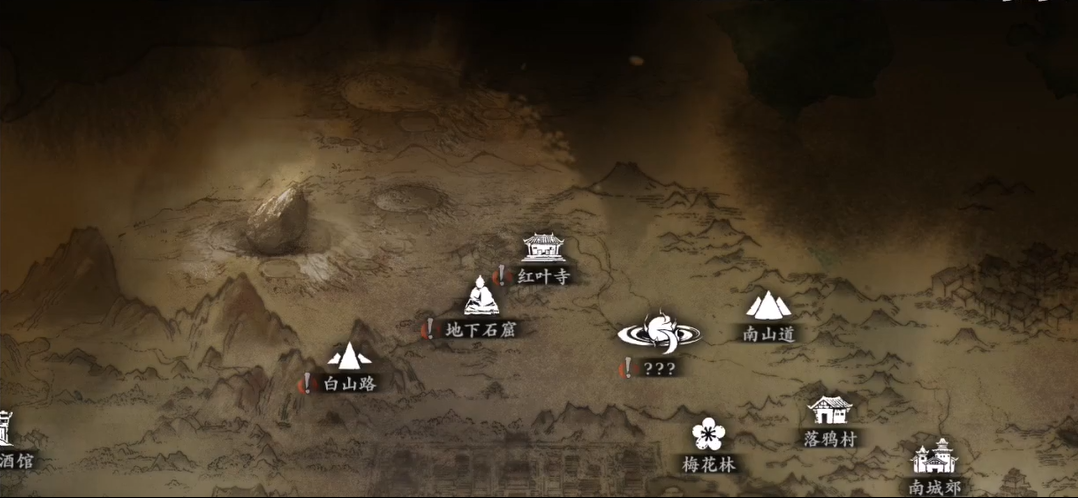
Task: Open the unknown ??? swirl location
Action: [659, 331]
